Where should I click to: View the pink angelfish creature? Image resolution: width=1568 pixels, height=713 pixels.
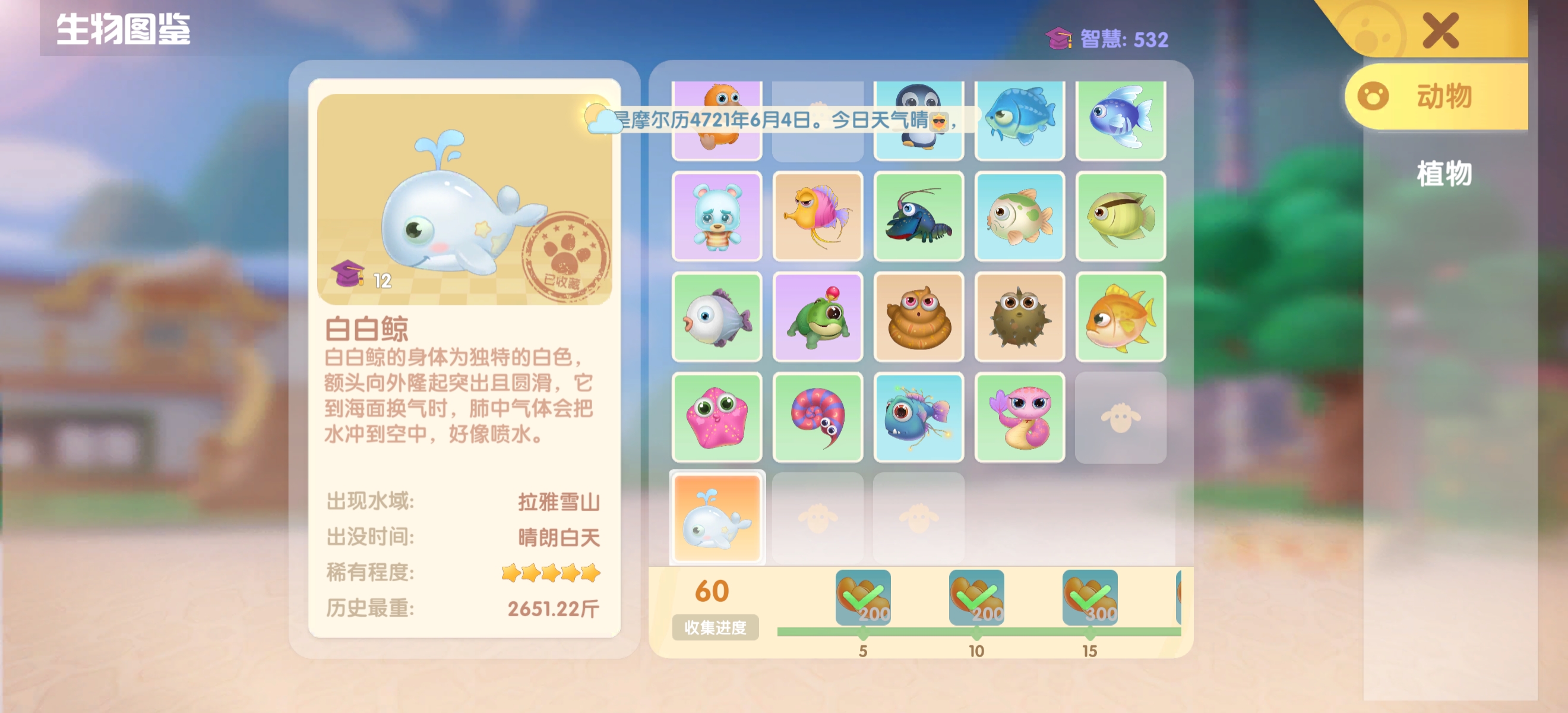click(818, 216)
